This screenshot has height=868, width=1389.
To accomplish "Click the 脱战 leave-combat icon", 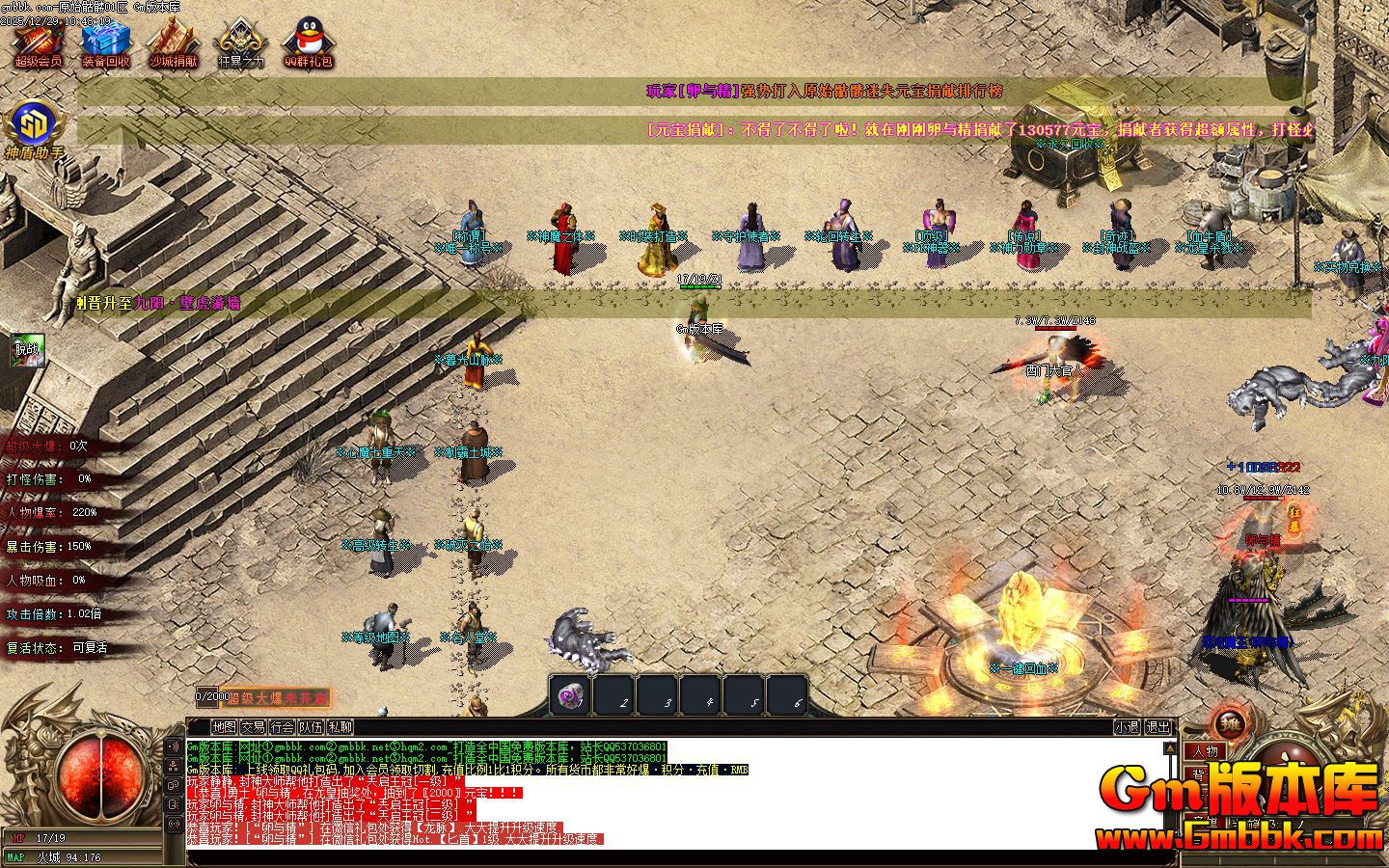I will click(x=27, y=350).
